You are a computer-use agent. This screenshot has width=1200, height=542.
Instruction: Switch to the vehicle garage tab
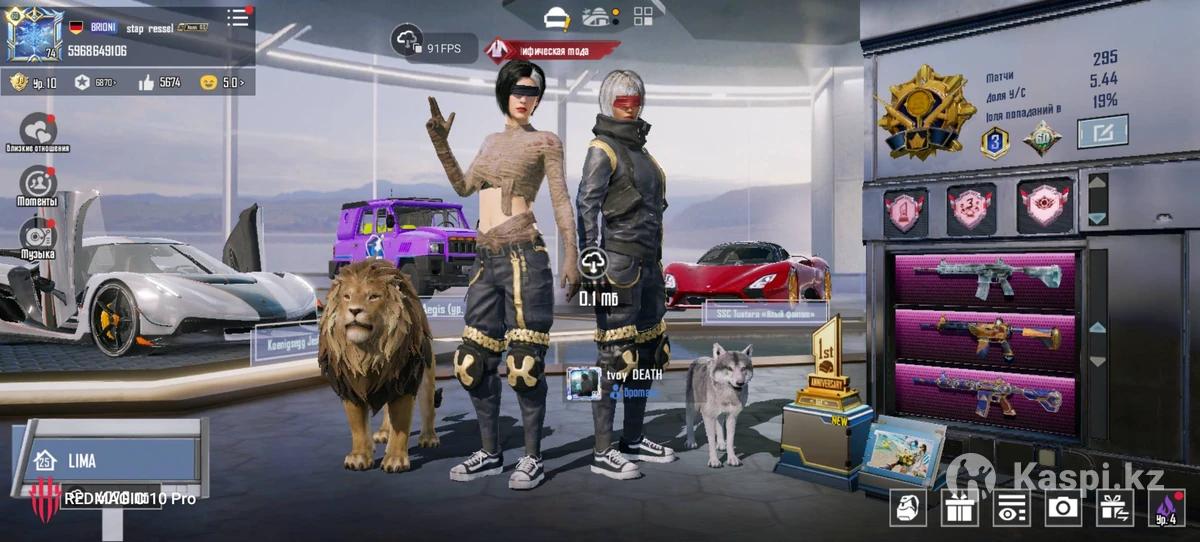pos(597,17)
